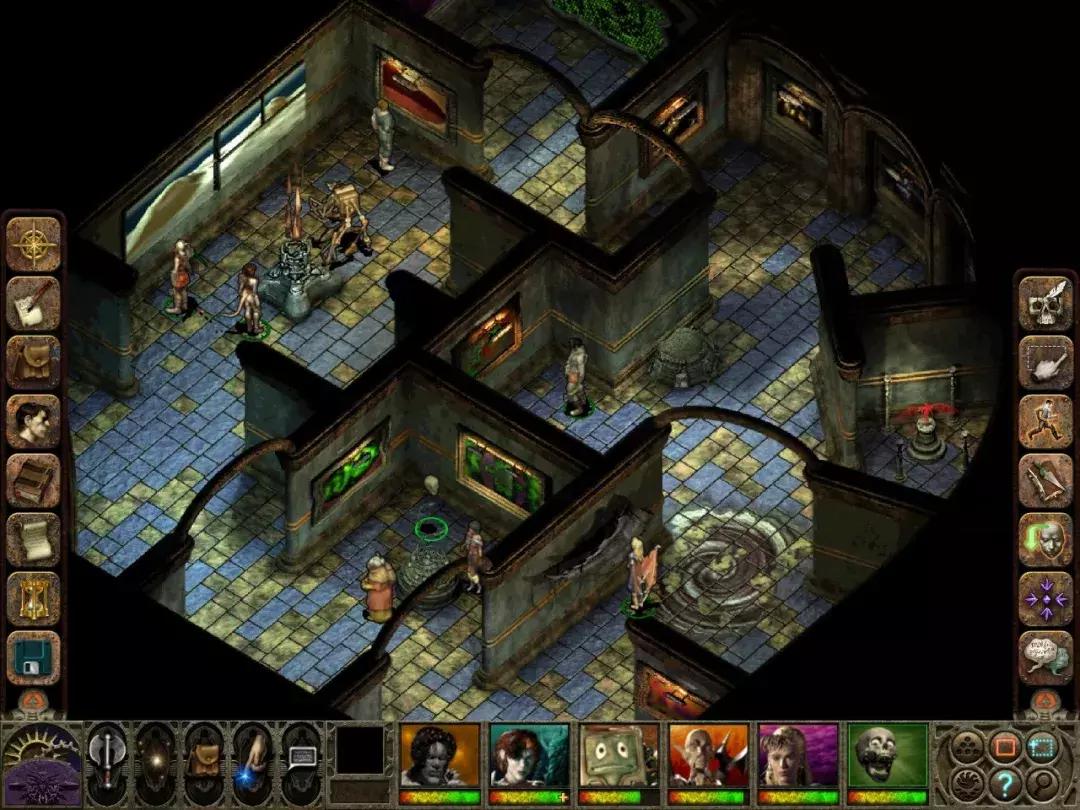This screenshot has width=1080, height=810.
Task: Click the question mark help button
Action: [x=1005, y=785]
